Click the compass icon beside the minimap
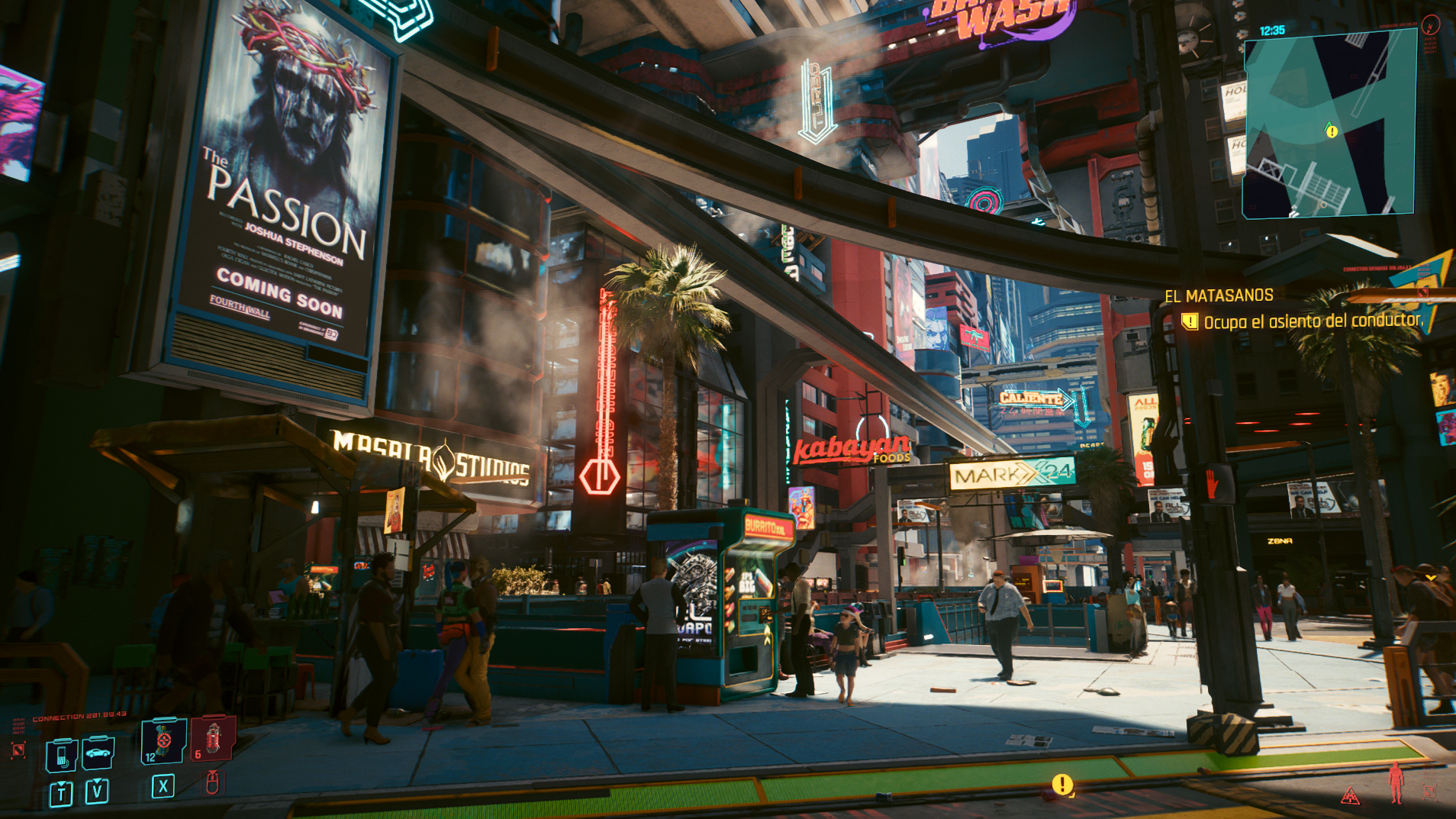The height and width of the screenshot is (819, 1456). (1430, 24)
